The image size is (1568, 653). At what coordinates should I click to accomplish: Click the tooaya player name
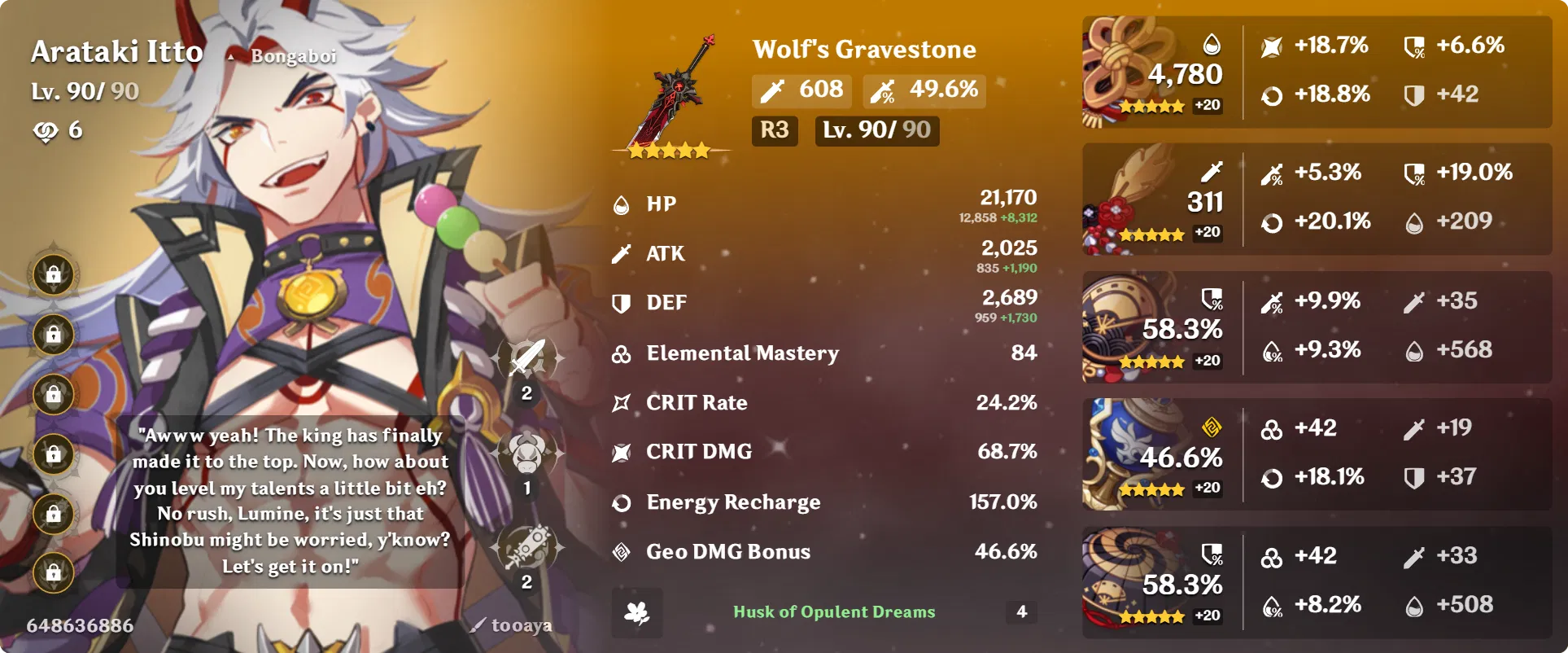click(518, 625)
